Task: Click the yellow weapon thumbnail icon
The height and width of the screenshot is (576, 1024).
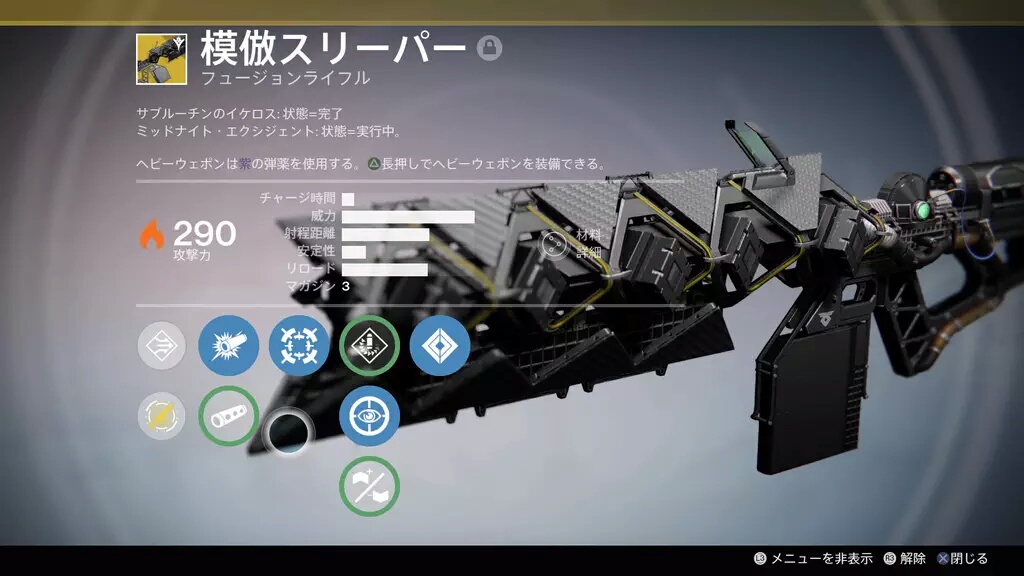Action: pos(161,60)
